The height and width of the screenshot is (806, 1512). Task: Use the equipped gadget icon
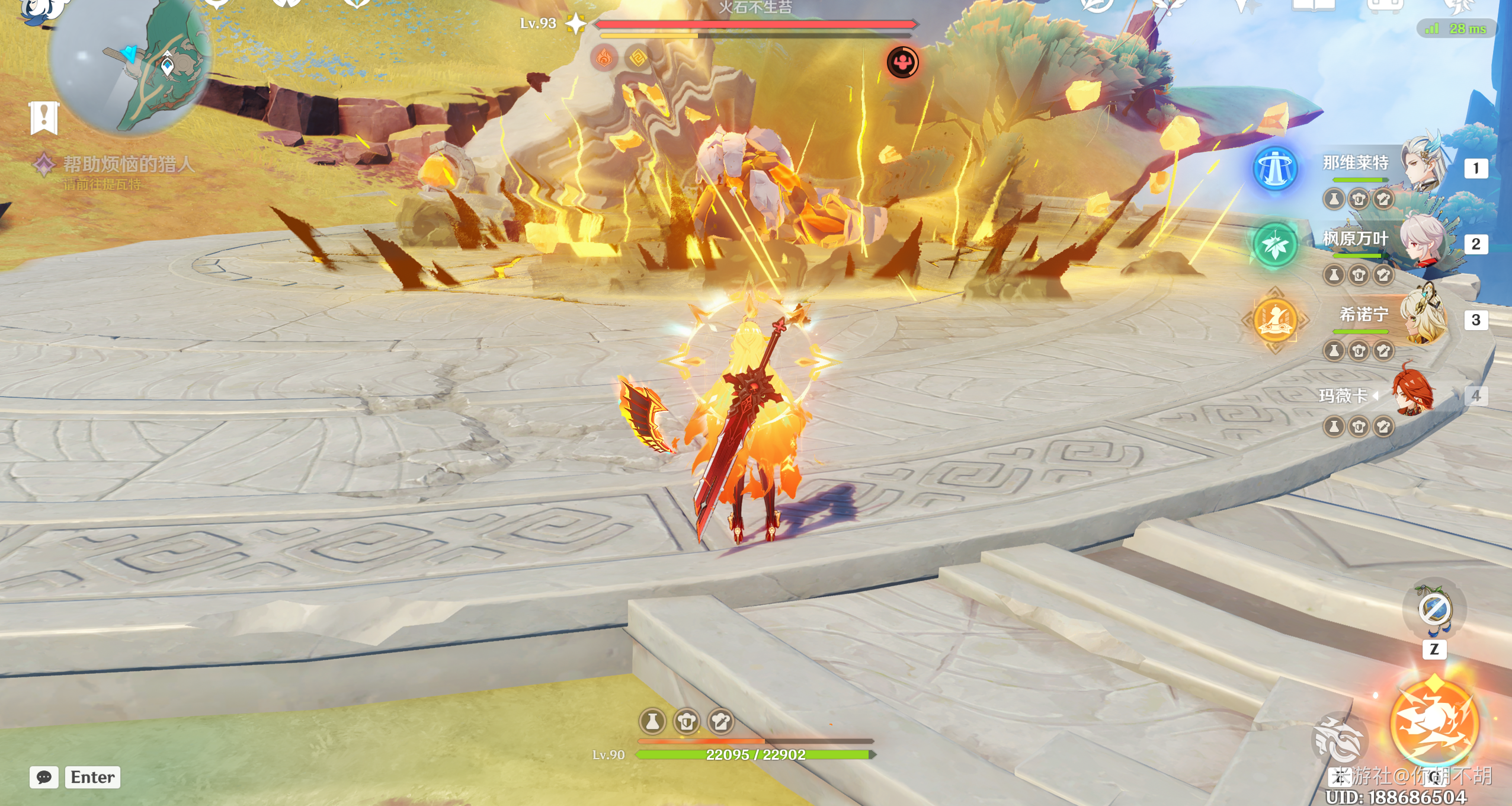pyautogui.click(x=1434, y=609)
